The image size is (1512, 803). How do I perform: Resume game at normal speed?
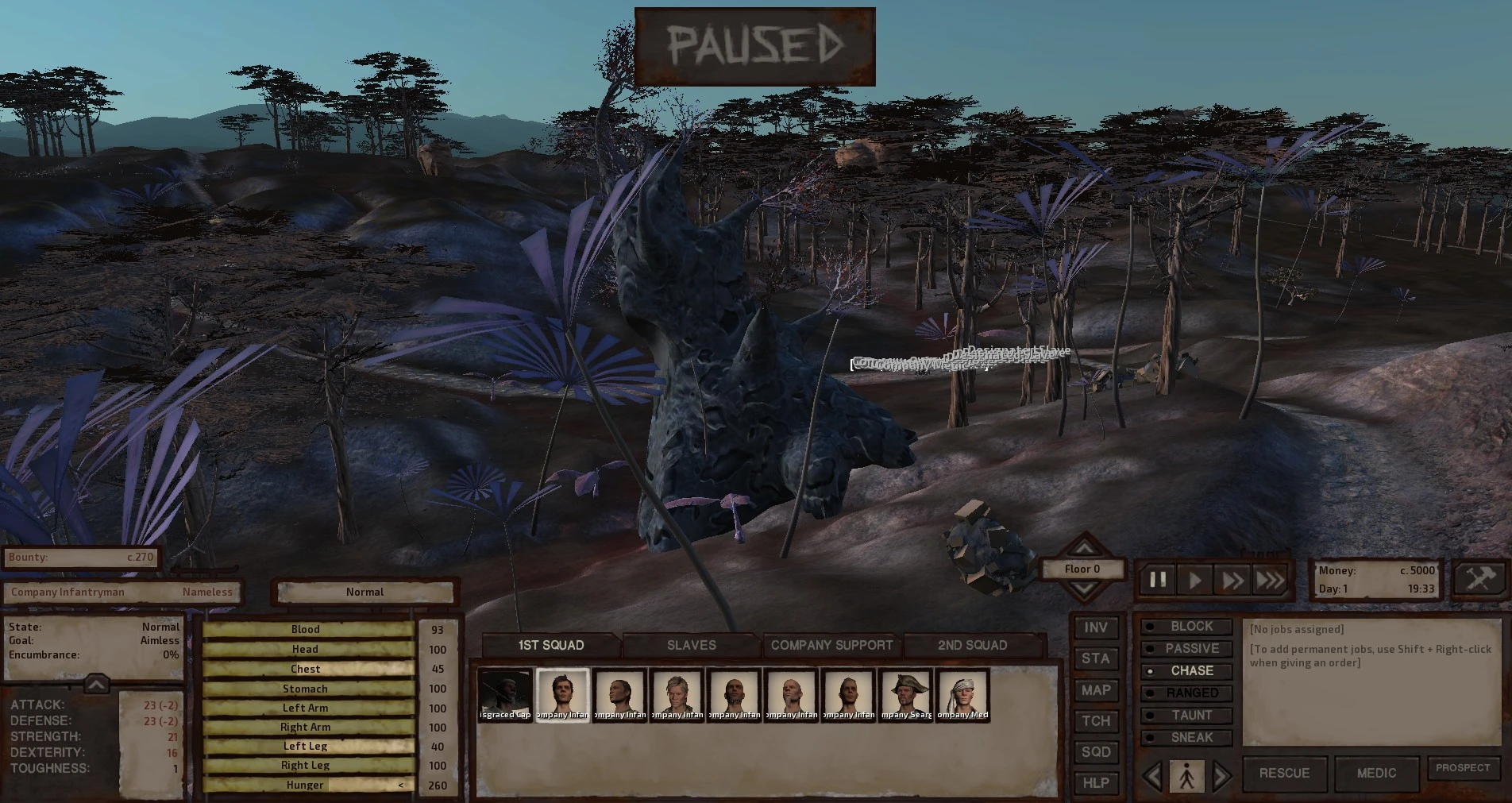[1195, 581]
